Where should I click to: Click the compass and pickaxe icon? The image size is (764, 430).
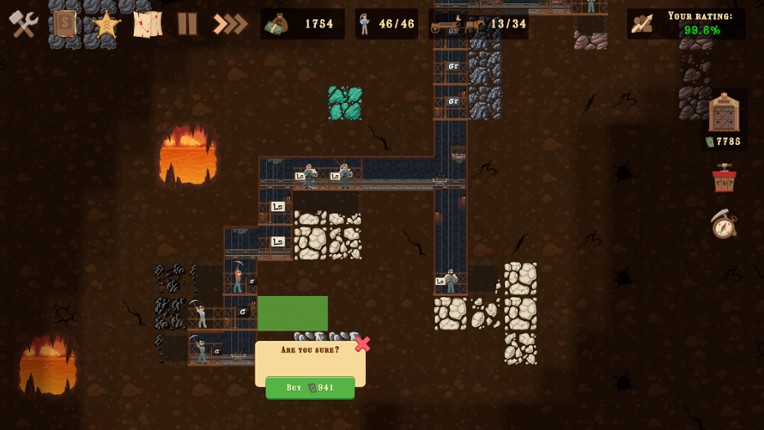(x=724, y=224)
